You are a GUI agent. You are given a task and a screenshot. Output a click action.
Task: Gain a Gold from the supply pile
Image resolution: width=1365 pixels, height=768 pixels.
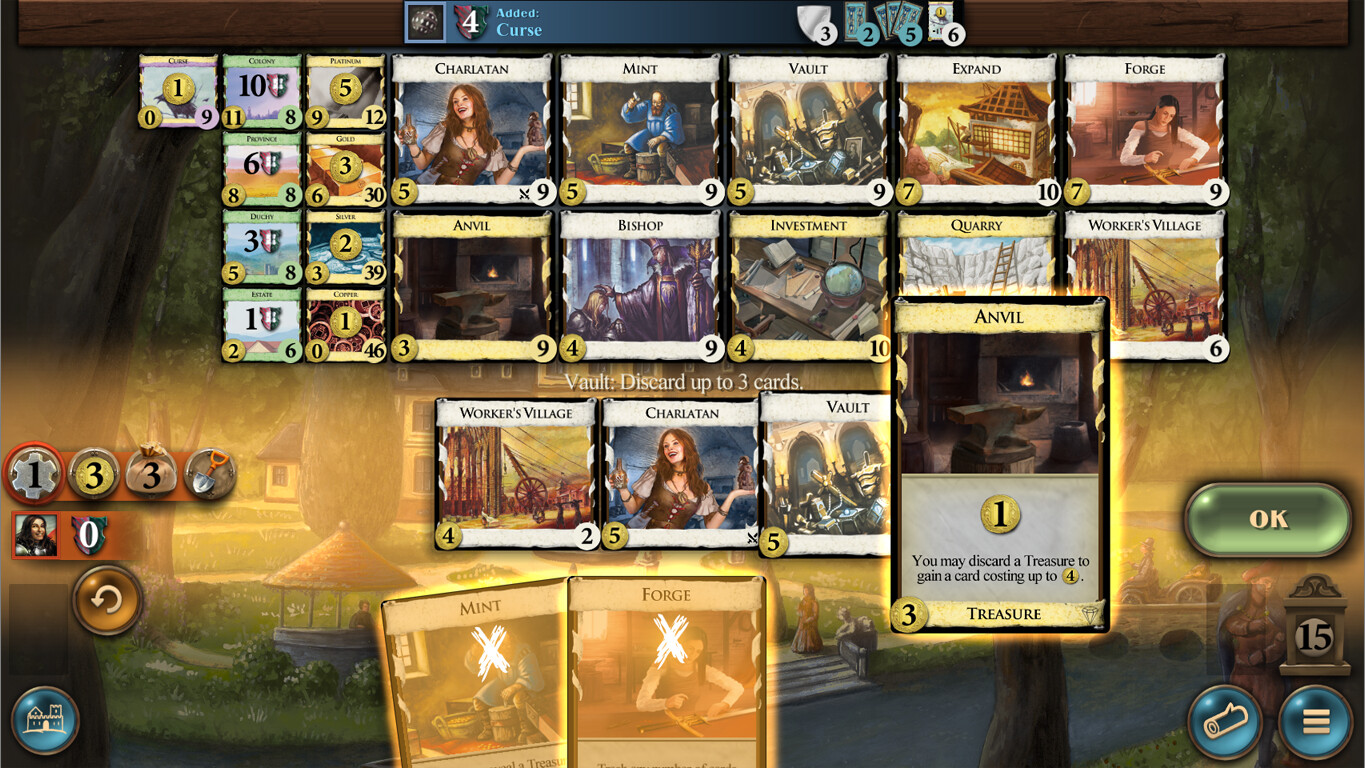345,165
